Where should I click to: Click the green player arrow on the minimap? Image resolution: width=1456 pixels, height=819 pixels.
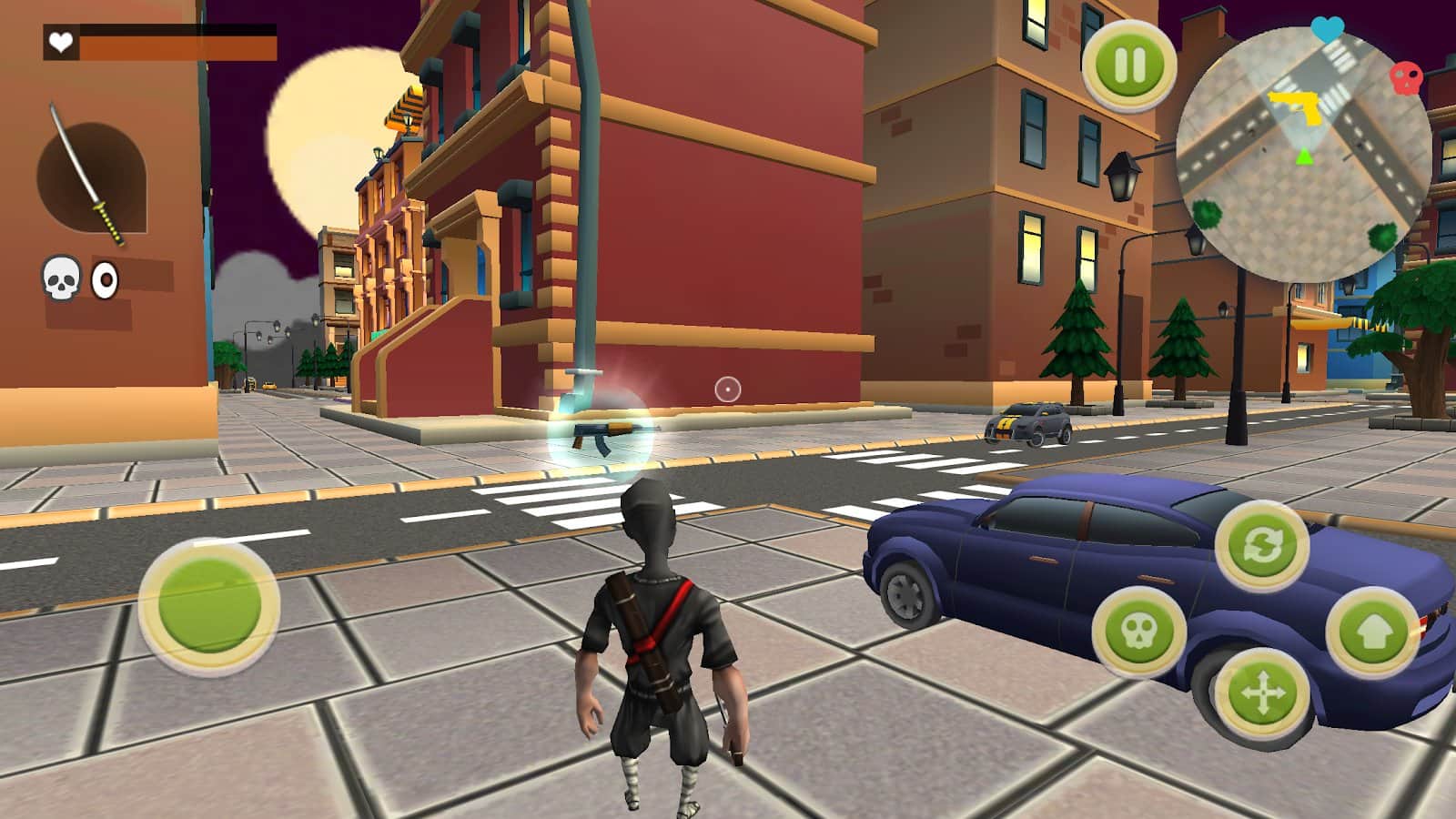[1303, 157]
